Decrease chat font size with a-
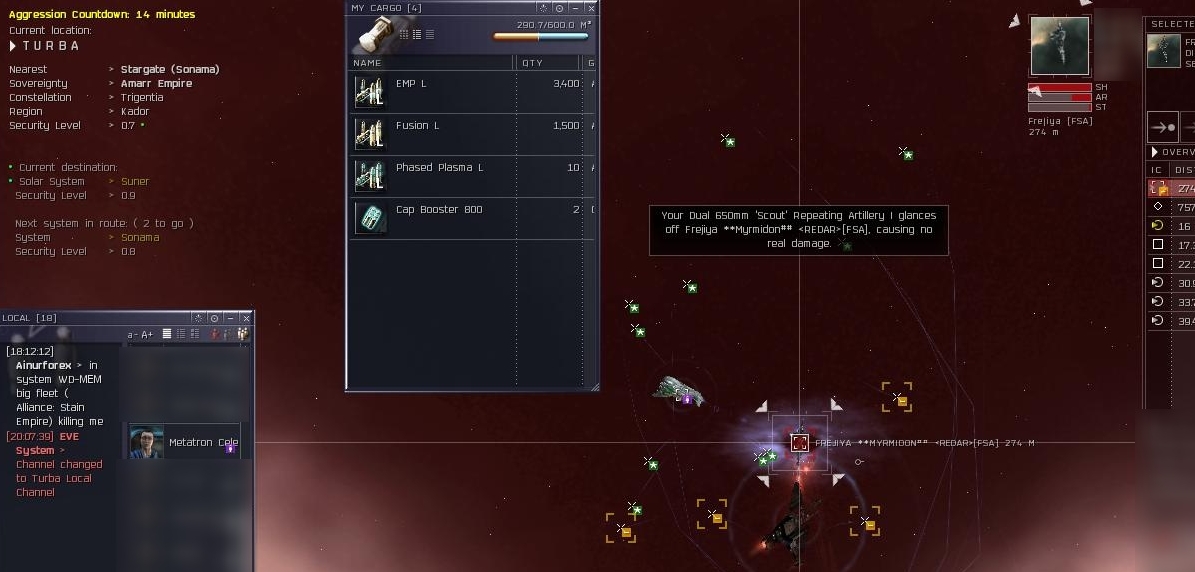 pyautogui.click(x=132, y=334)
